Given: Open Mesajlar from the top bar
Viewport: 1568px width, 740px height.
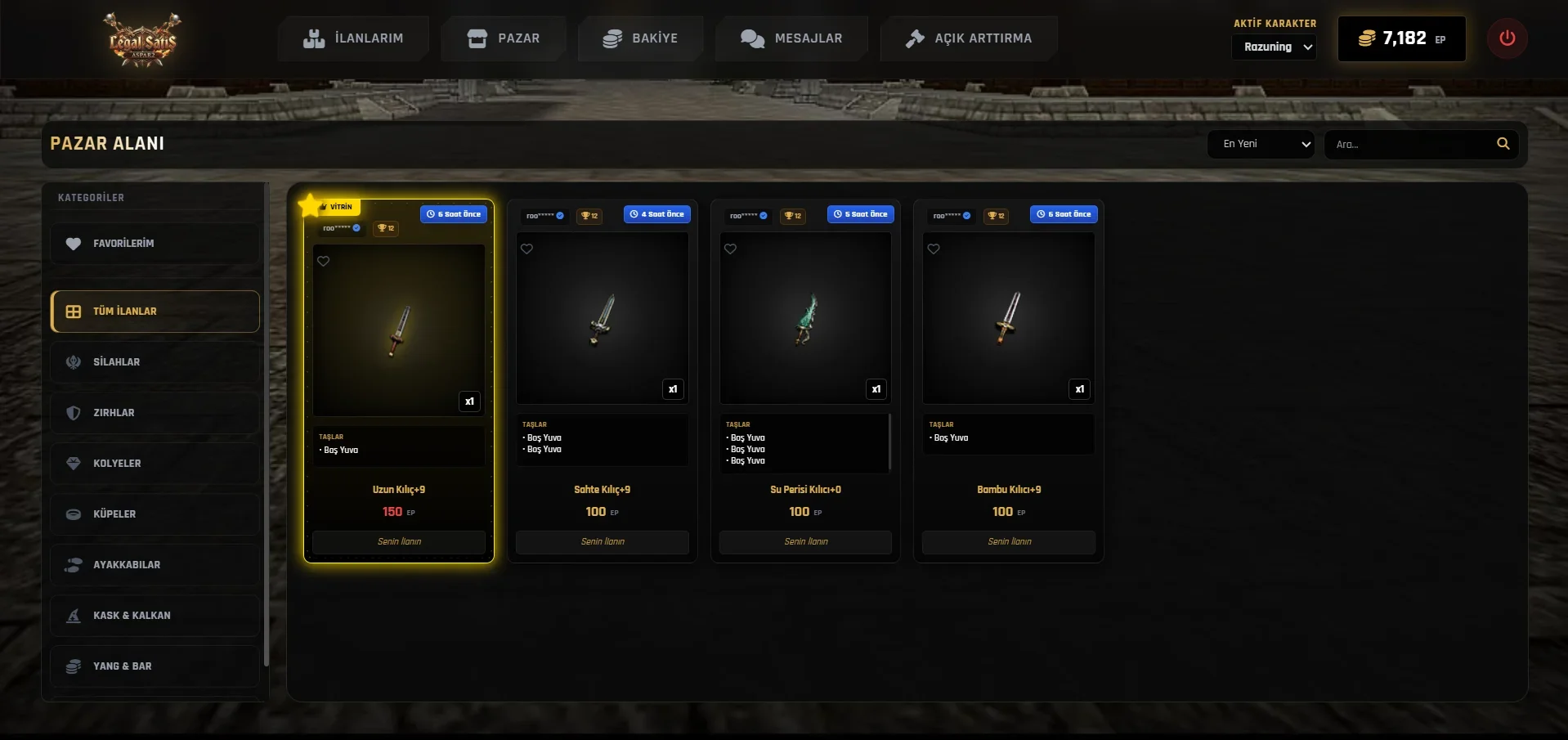Looking at the screenshot, I should click(x=791, y=38).
